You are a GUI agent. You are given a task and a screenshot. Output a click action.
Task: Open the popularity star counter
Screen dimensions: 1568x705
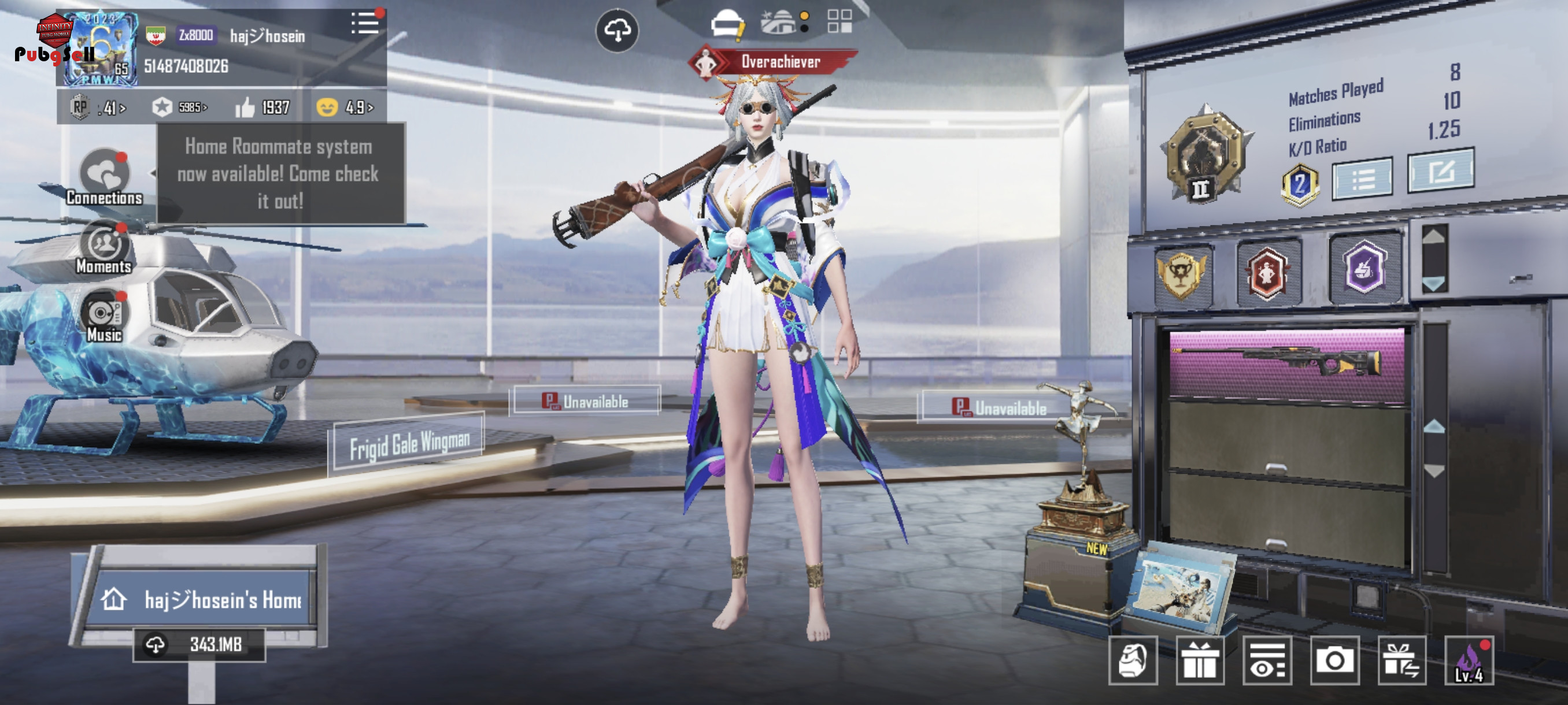(x=180, y=107)
